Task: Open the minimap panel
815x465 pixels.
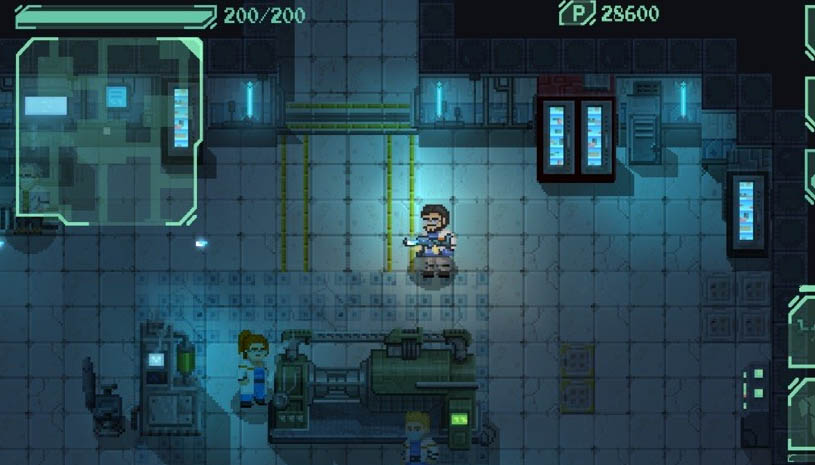Action: click(x=110, y=130)
